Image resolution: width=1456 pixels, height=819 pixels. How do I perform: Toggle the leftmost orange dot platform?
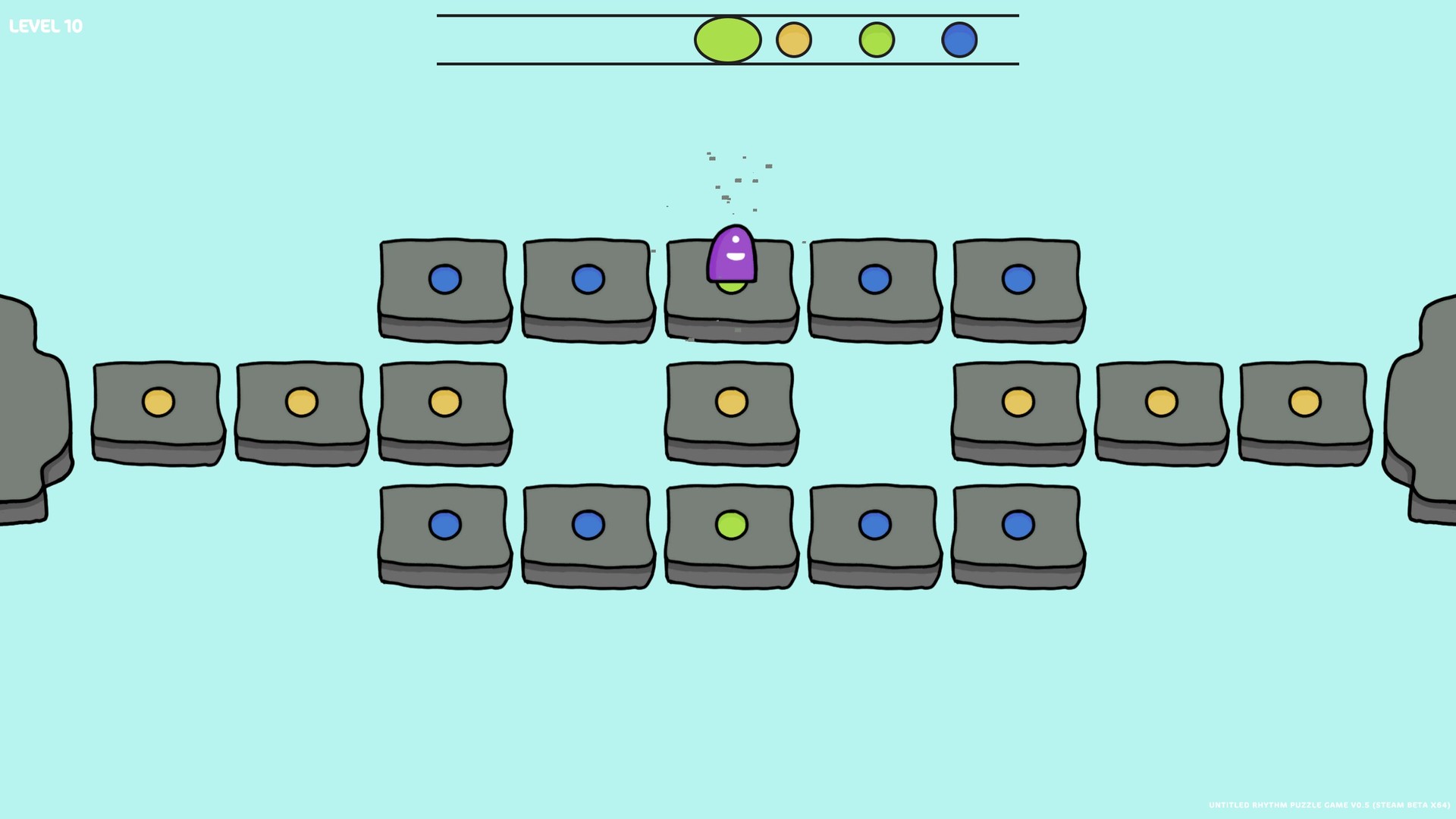click(x=158, y=401)
